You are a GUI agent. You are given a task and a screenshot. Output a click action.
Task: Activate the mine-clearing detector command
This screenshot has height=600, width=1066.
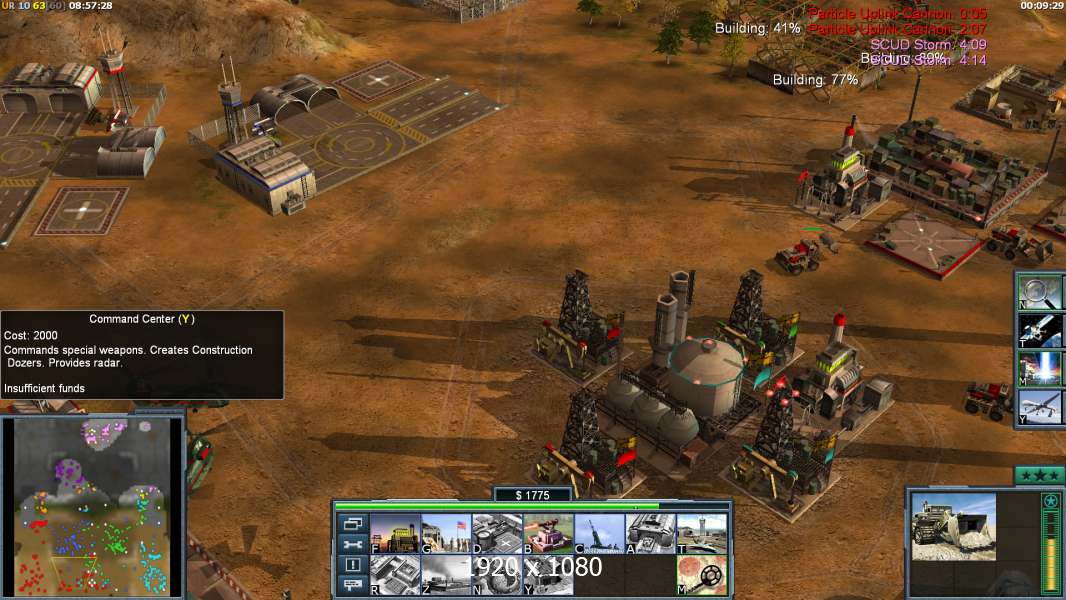(x=701, y=575)
